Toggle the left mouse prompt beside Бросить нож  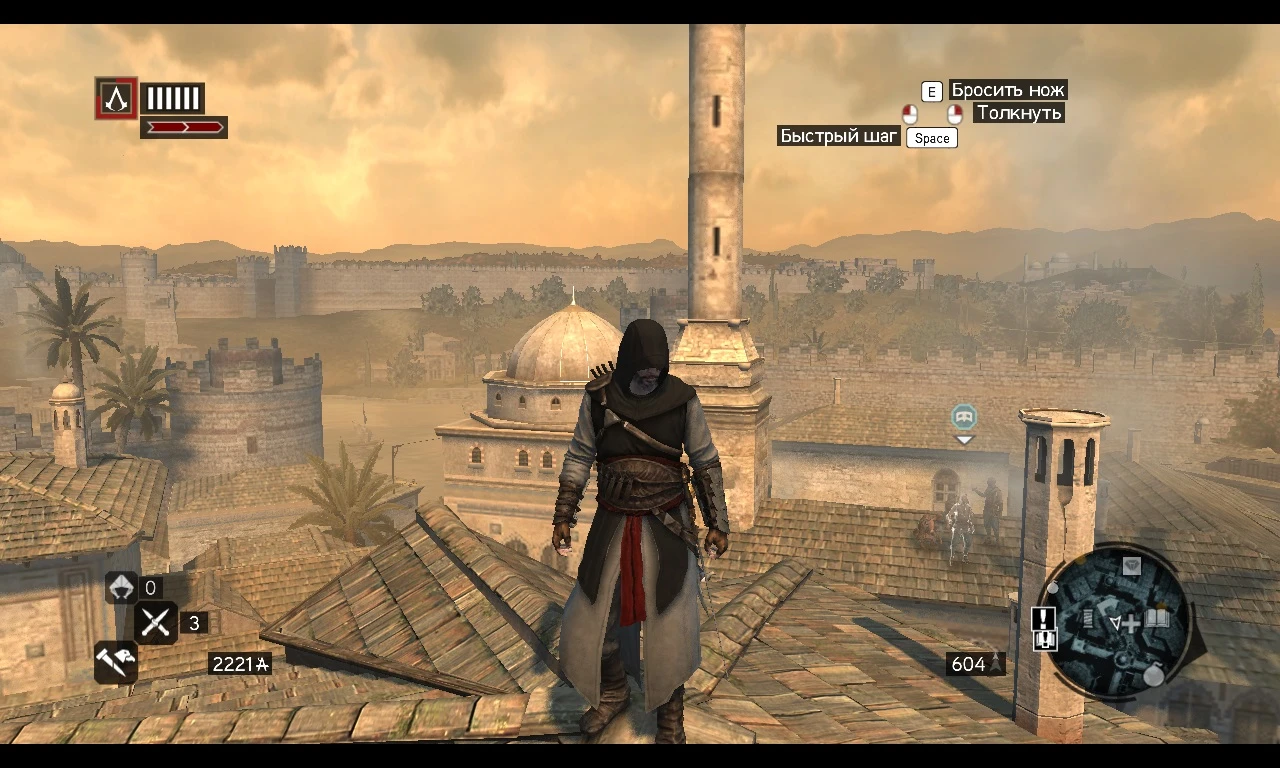click(x=910, y=113)
